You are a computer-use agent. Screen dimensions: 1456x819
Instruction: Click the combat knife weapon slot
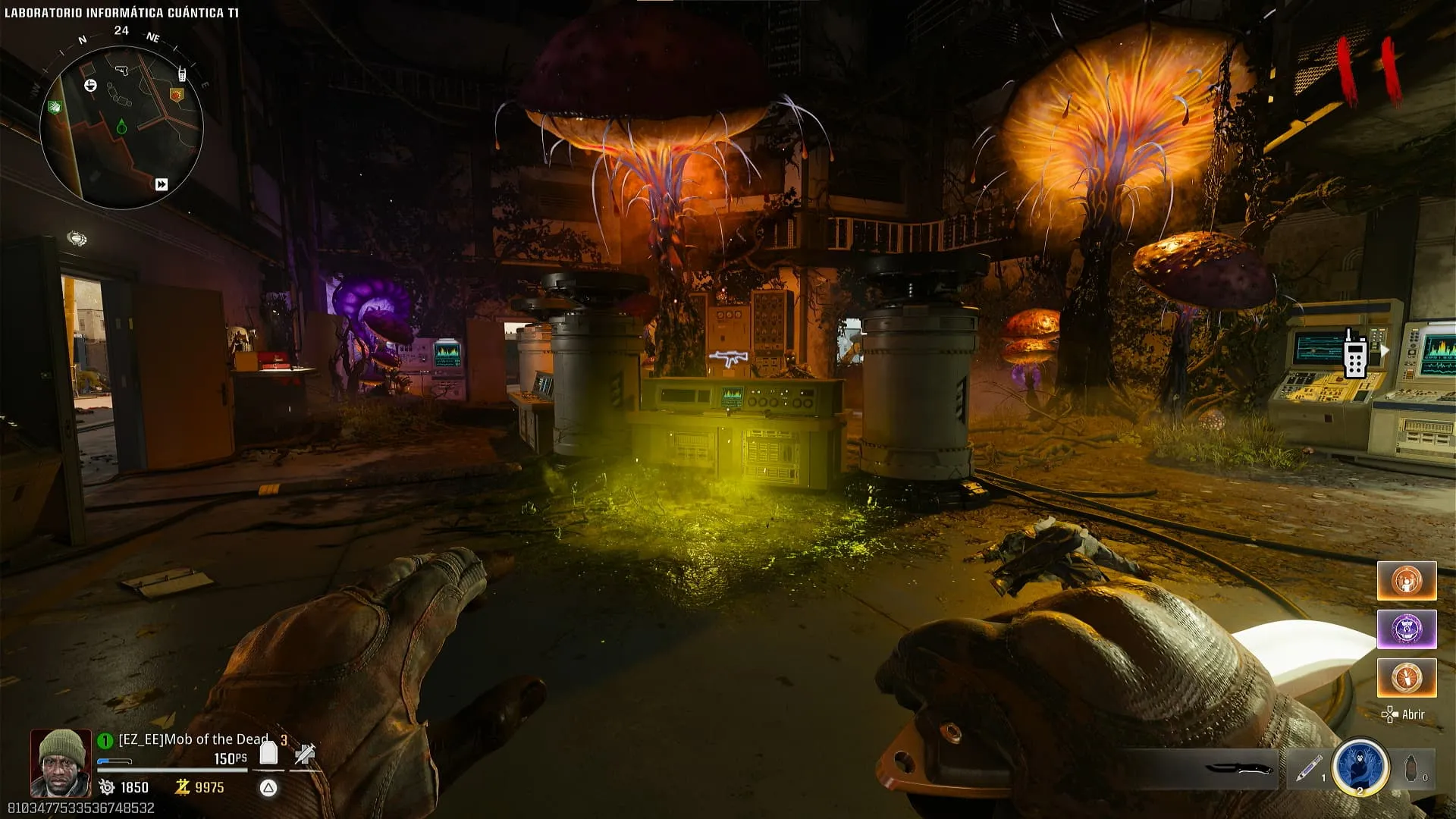[1238, 769]
